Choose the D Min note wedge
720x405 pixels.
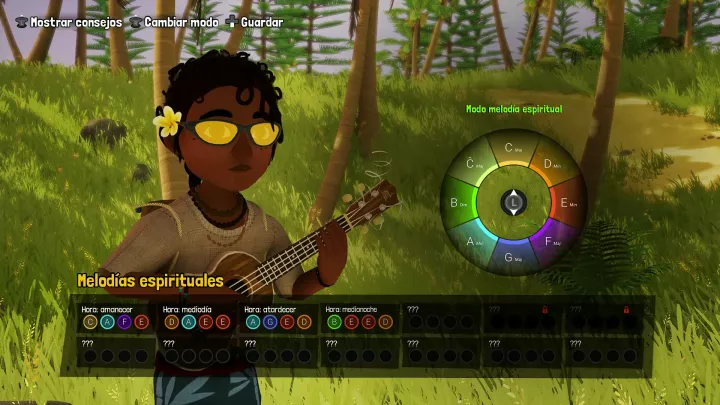[x=550, y=165]
